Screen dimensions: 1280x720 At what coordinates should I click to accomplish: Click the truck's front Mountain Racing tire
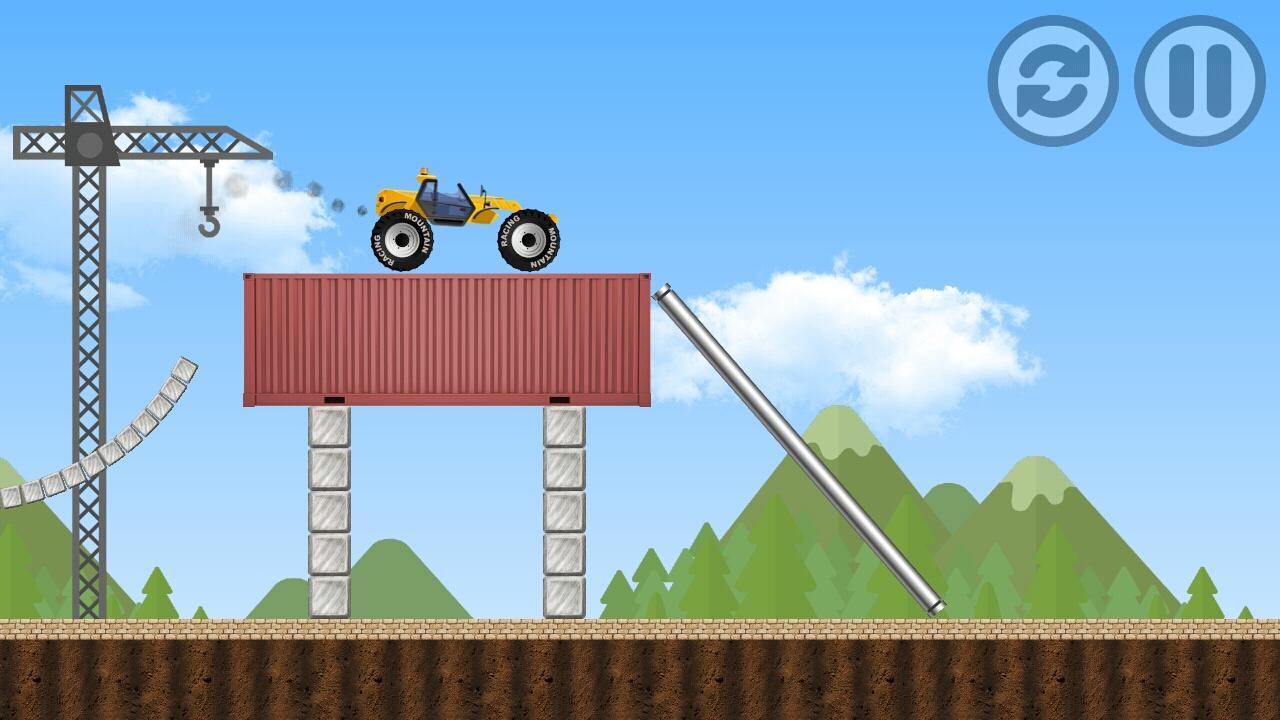click(527, 241)
